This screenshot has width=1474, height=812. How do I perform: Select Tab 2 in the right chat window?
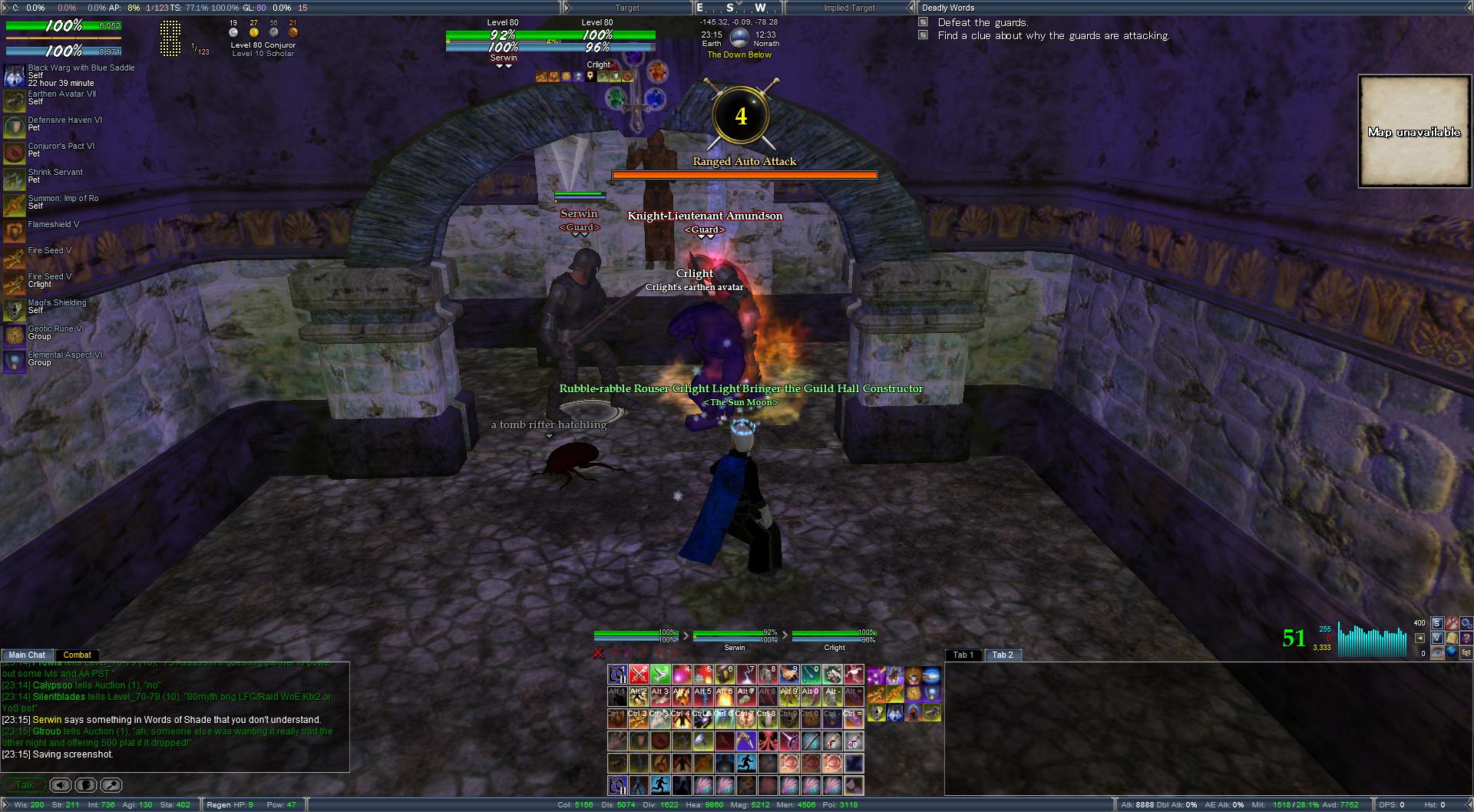point(1003,655)
